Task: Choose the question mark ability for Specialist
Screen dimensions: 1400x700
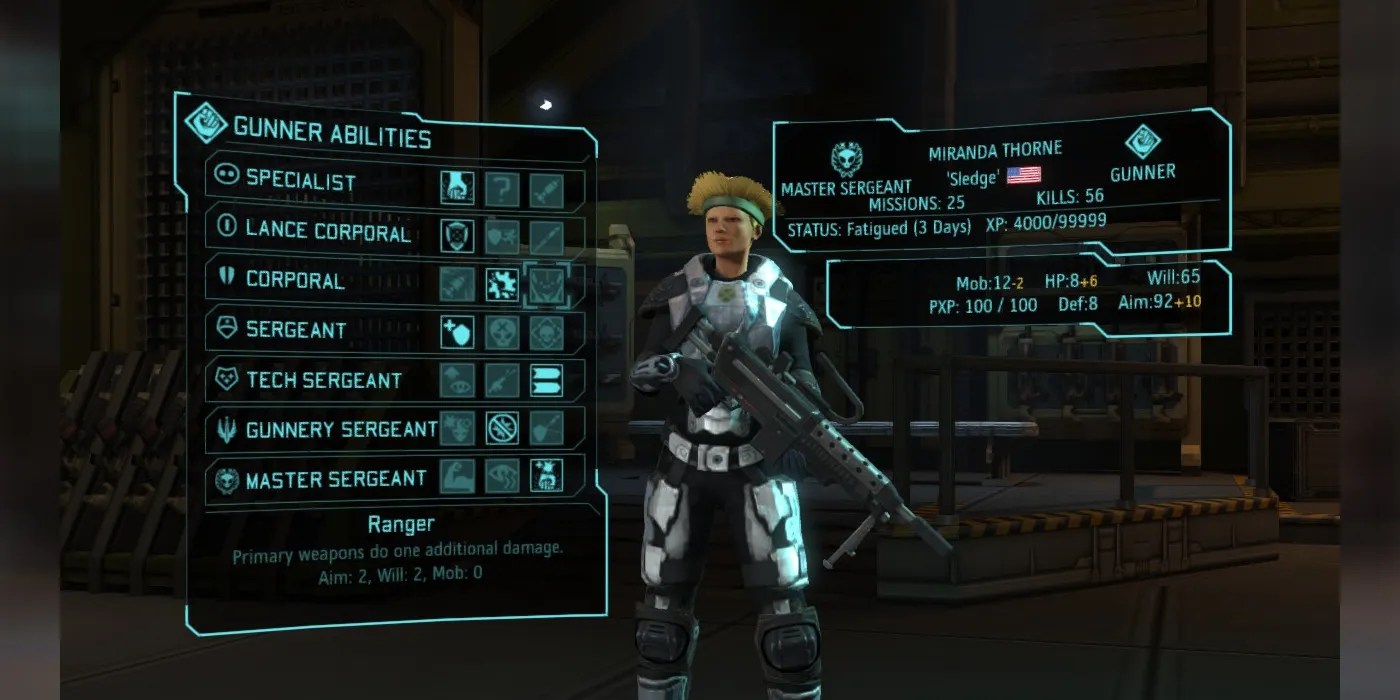Action: point(502,188)
